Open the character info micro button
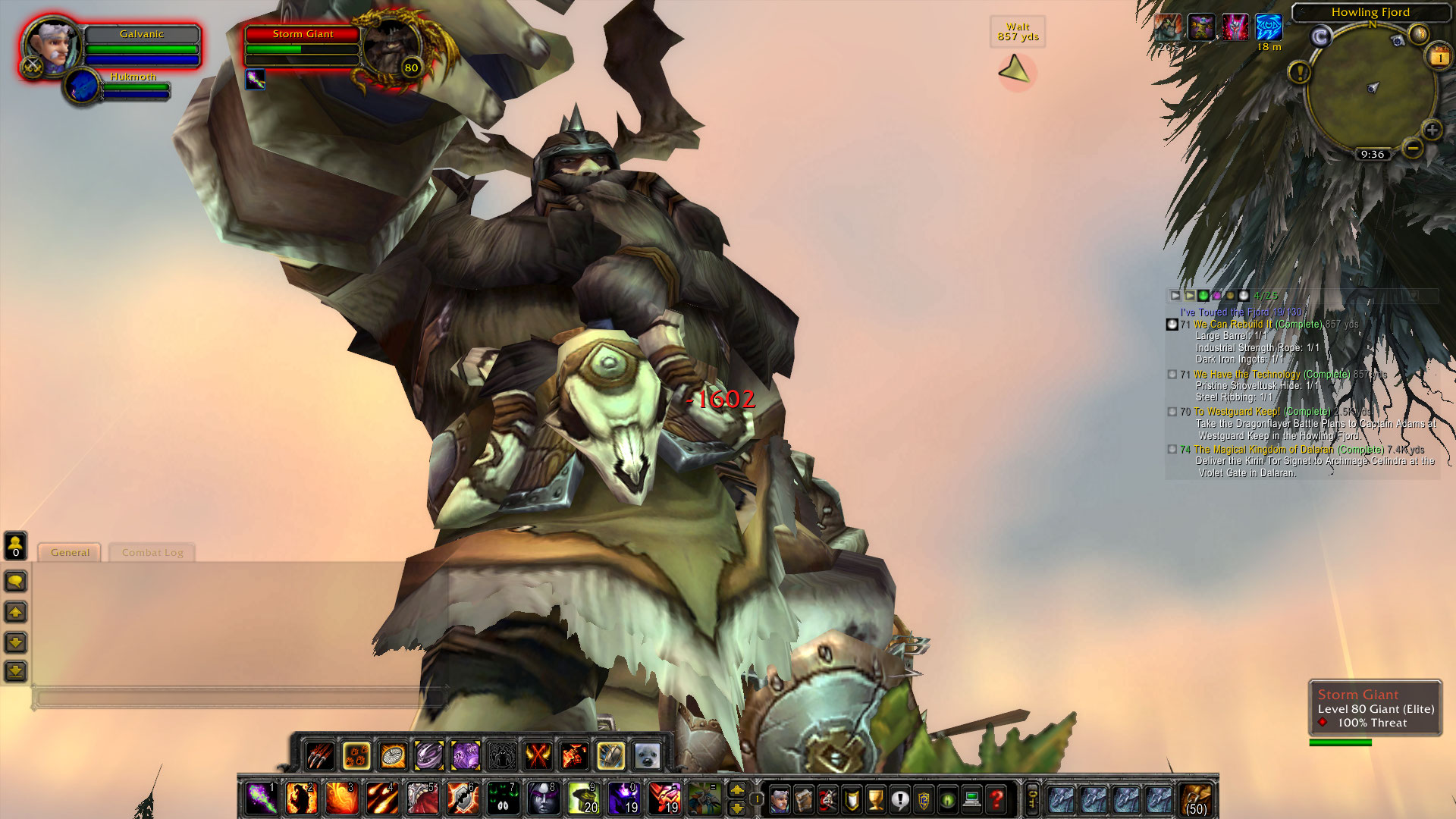Screen dimensions: 1456x819 [779, 799]
